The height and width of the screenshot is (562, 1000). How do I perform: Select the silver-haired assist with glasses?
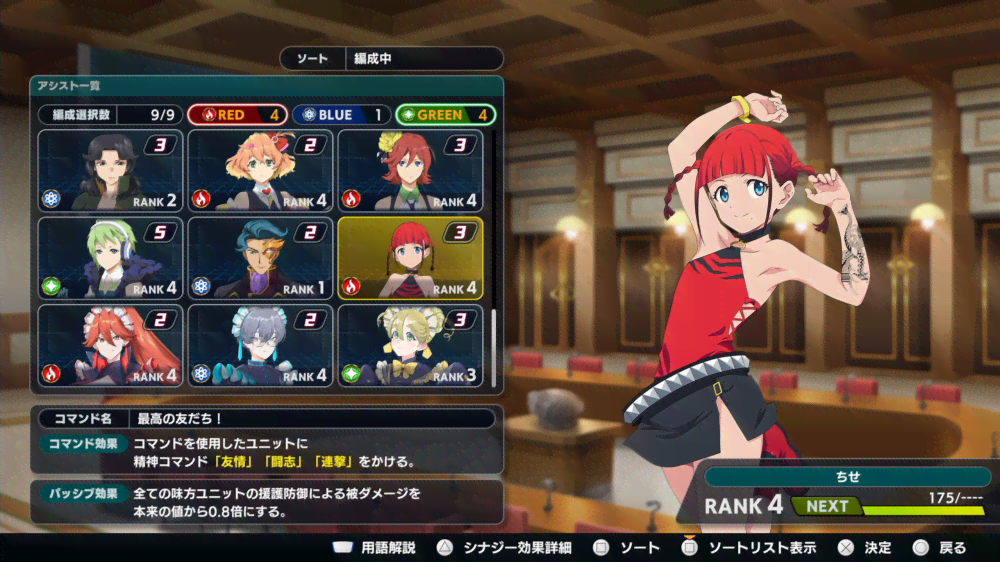(x=260, y=346)
